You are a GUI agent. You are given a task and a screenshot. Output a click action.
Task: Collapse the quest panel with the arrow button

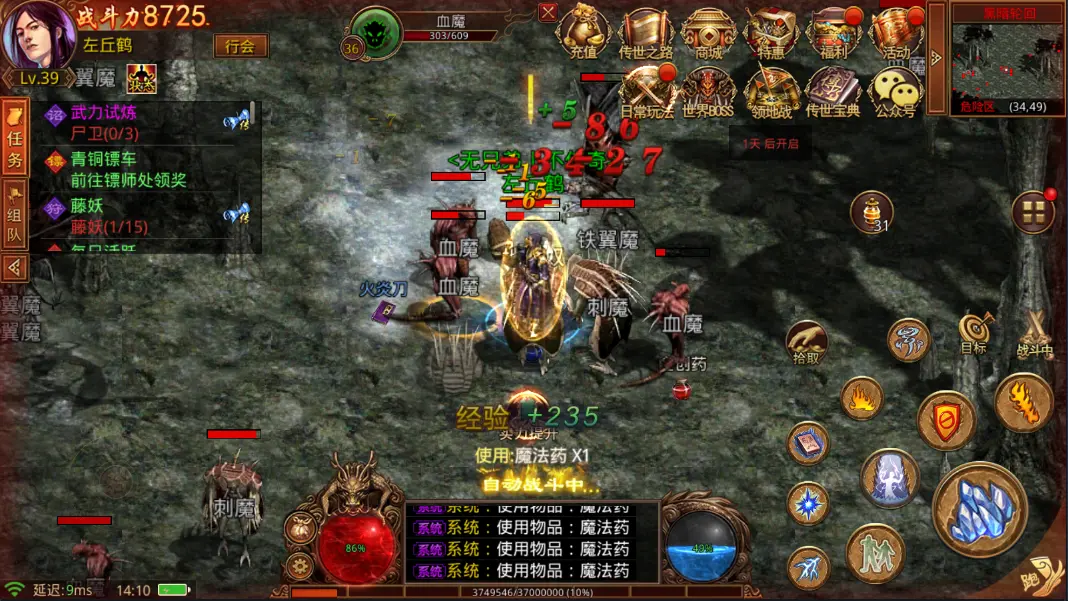click(15, 267)
